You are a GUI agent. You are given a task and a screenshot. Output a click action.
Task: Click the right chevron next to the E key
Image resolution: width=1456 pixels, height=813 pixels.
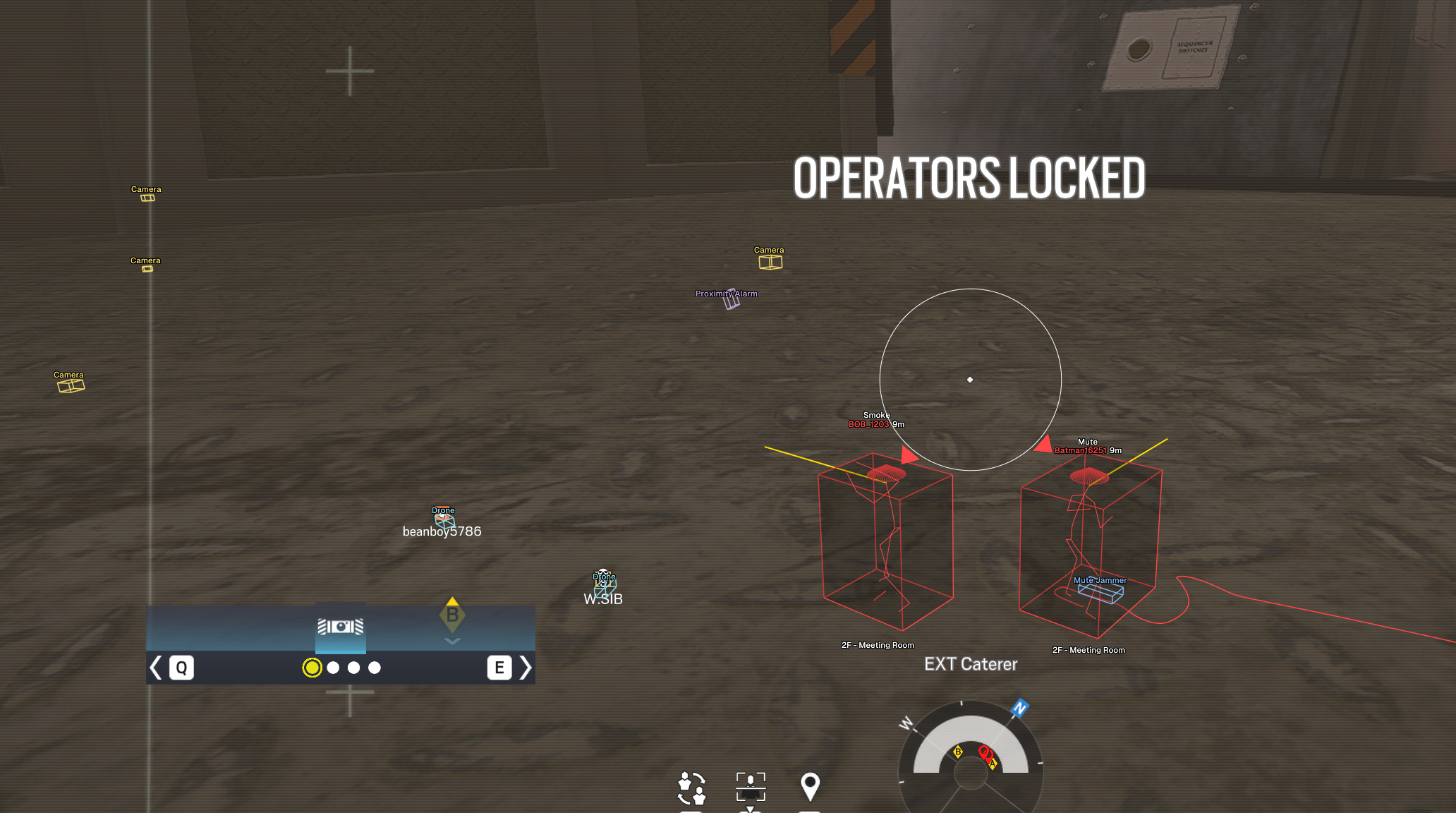point(526,667)
